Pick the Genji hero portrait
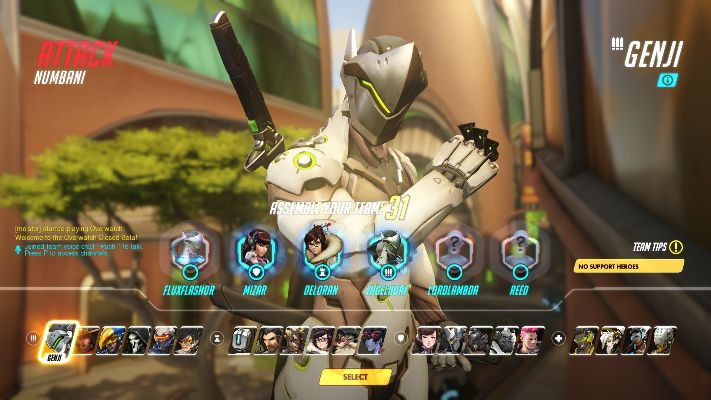This screenshot has height=400, width=711. pyautogui.click(x=61, y=337)
